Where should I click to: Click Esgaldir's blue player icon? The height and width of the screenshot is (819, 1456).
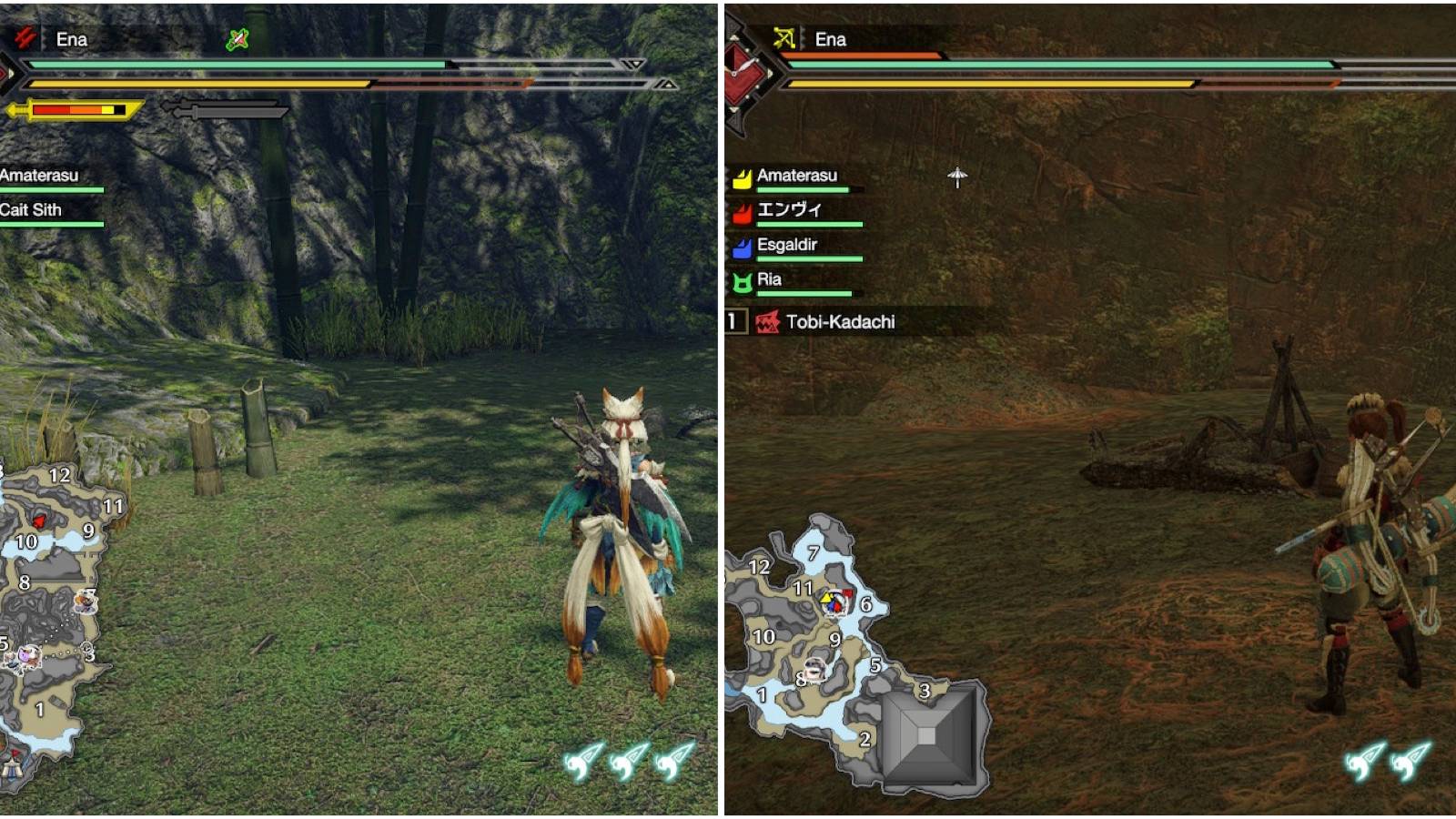tap(742, 246)
